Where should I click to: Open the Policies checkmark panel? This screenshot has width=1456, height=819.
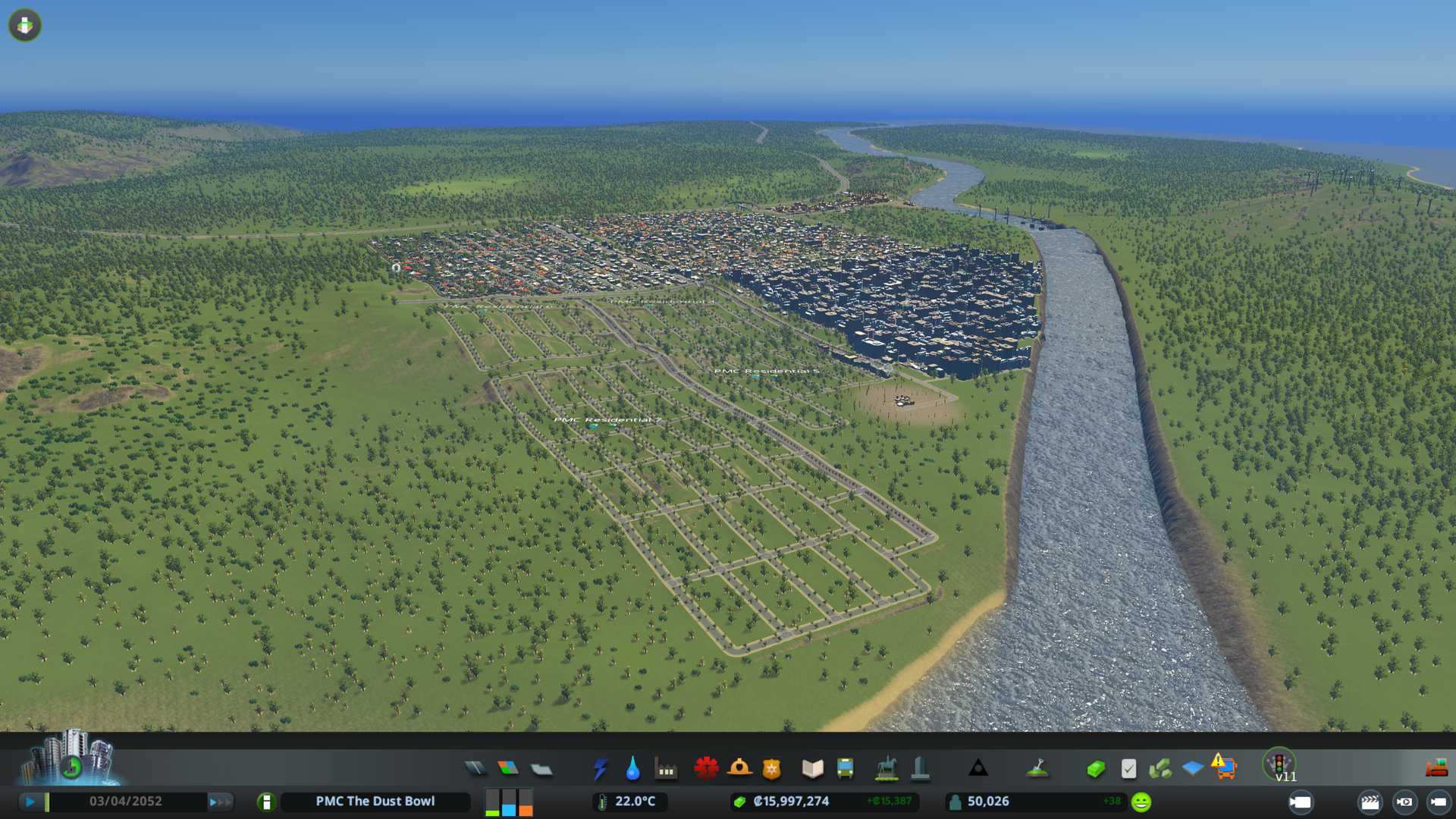pos(1128,769)
